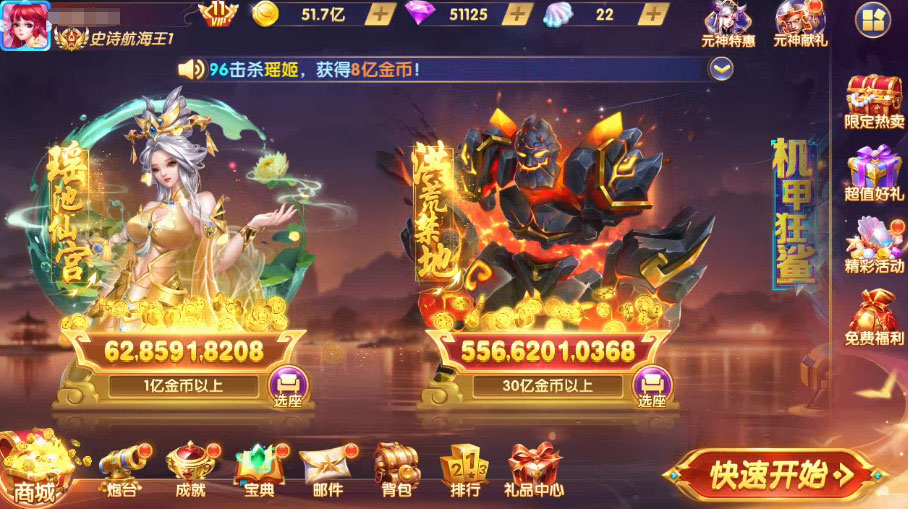Open the 宝典 guide book

click(x=257, y=471)
